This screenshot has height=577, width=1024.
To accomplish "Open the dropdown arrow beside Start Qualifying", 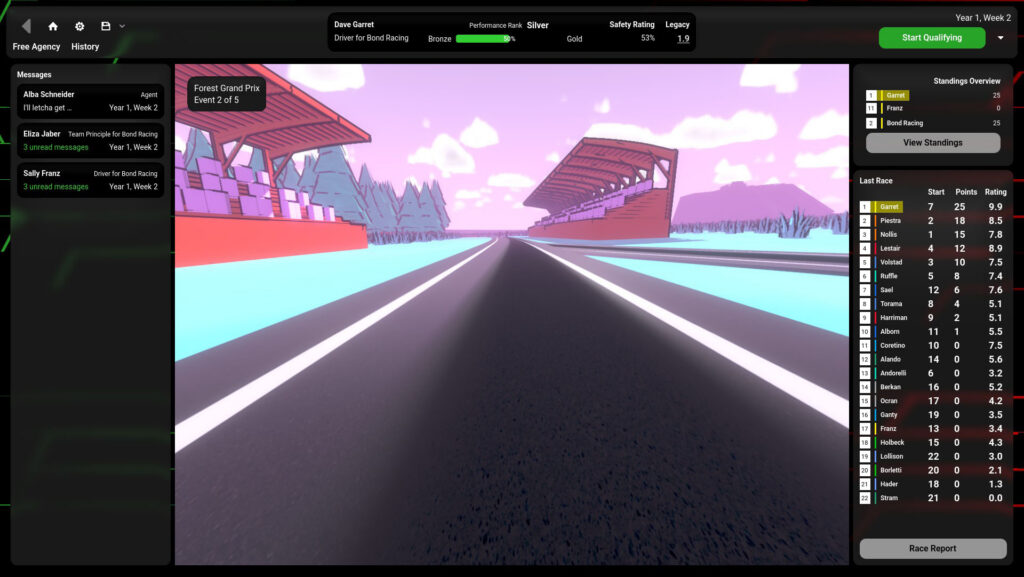I will click(1001, 38).
